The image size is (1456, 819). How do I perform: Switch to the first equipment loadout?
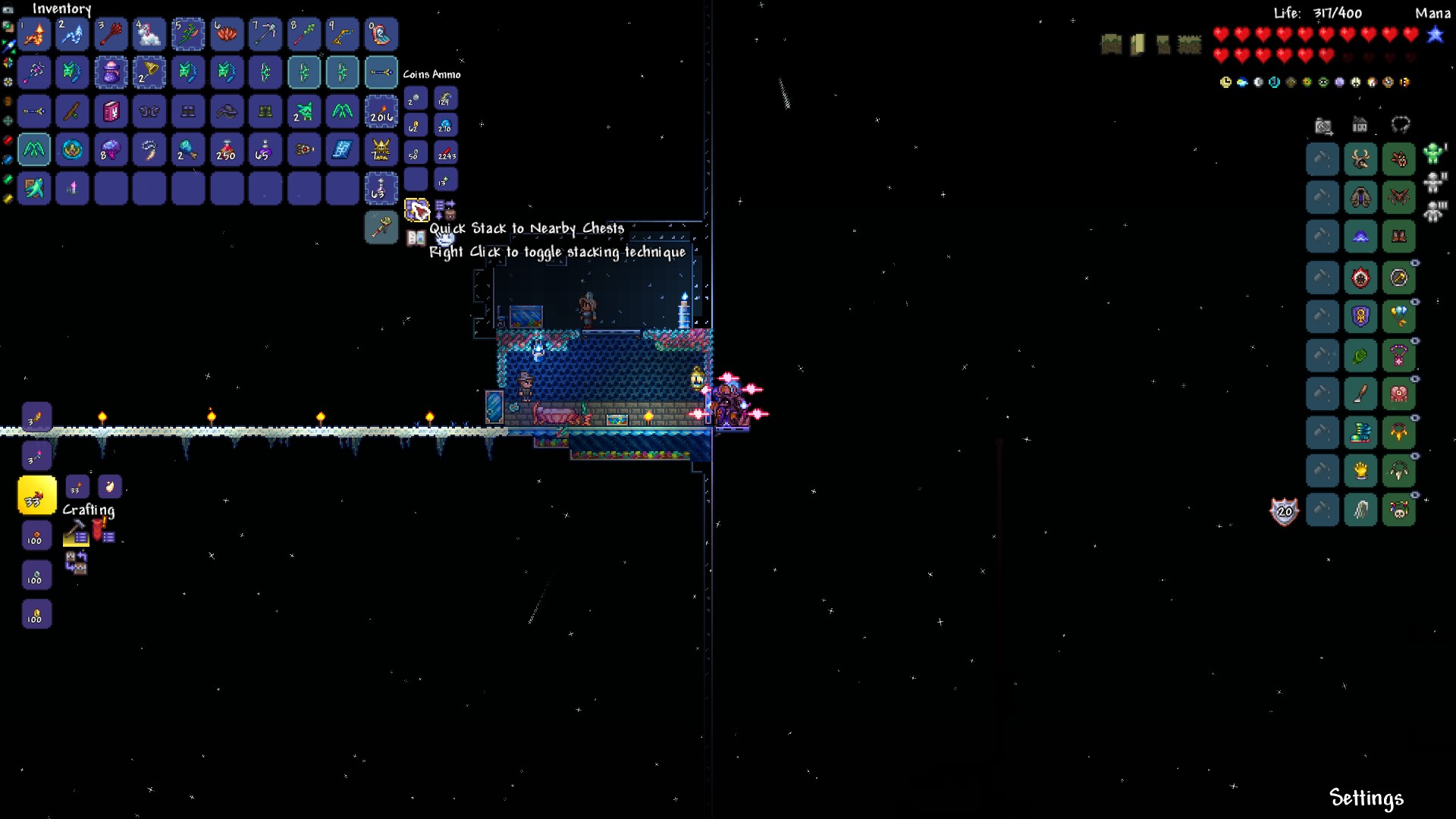click(x=1432, y=154)
